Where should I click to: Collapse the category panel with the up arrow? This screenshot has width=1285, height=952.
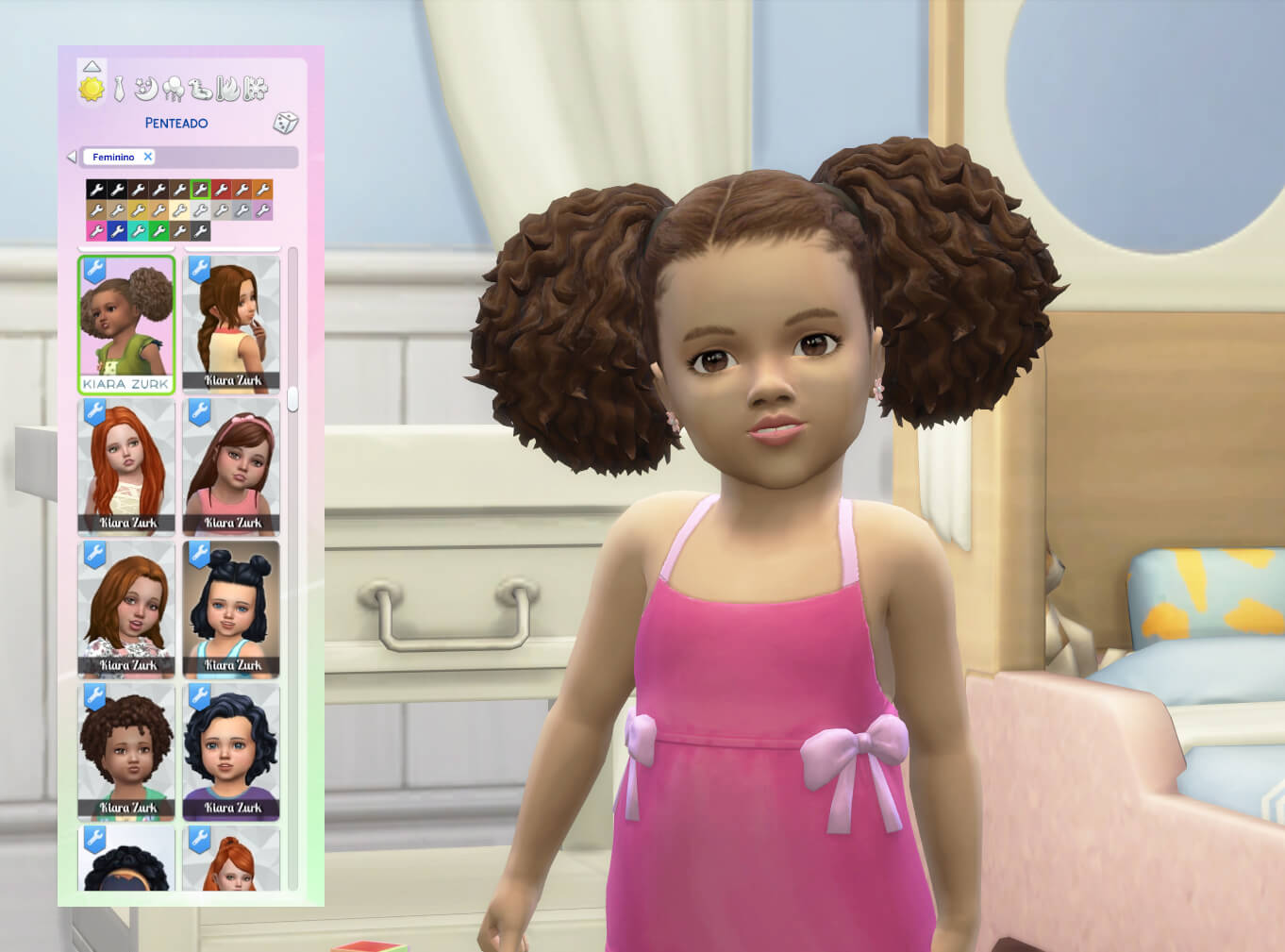tap(92, 67)
